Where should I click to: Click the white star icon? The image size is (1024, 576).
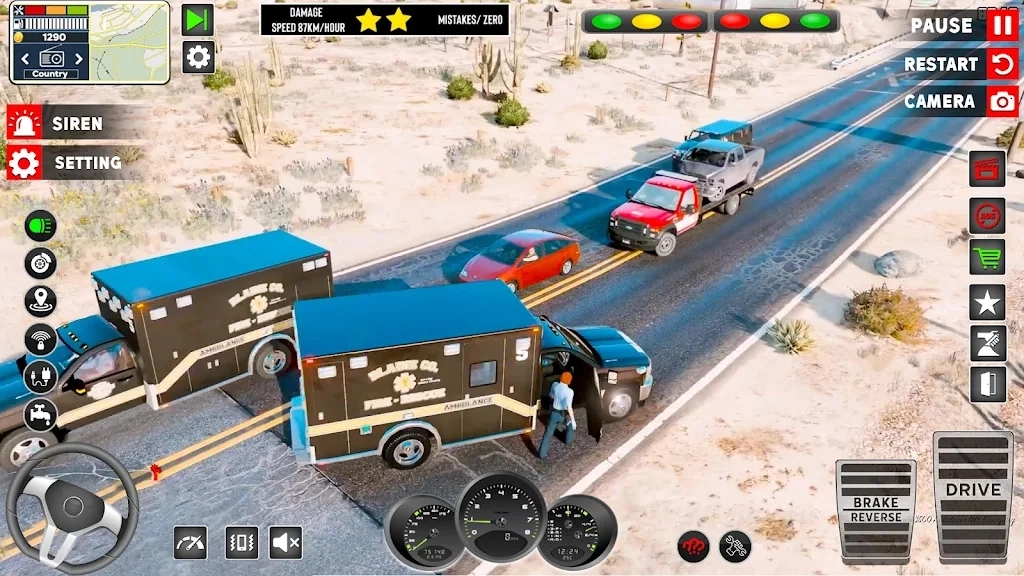click(x=987, y=301)
